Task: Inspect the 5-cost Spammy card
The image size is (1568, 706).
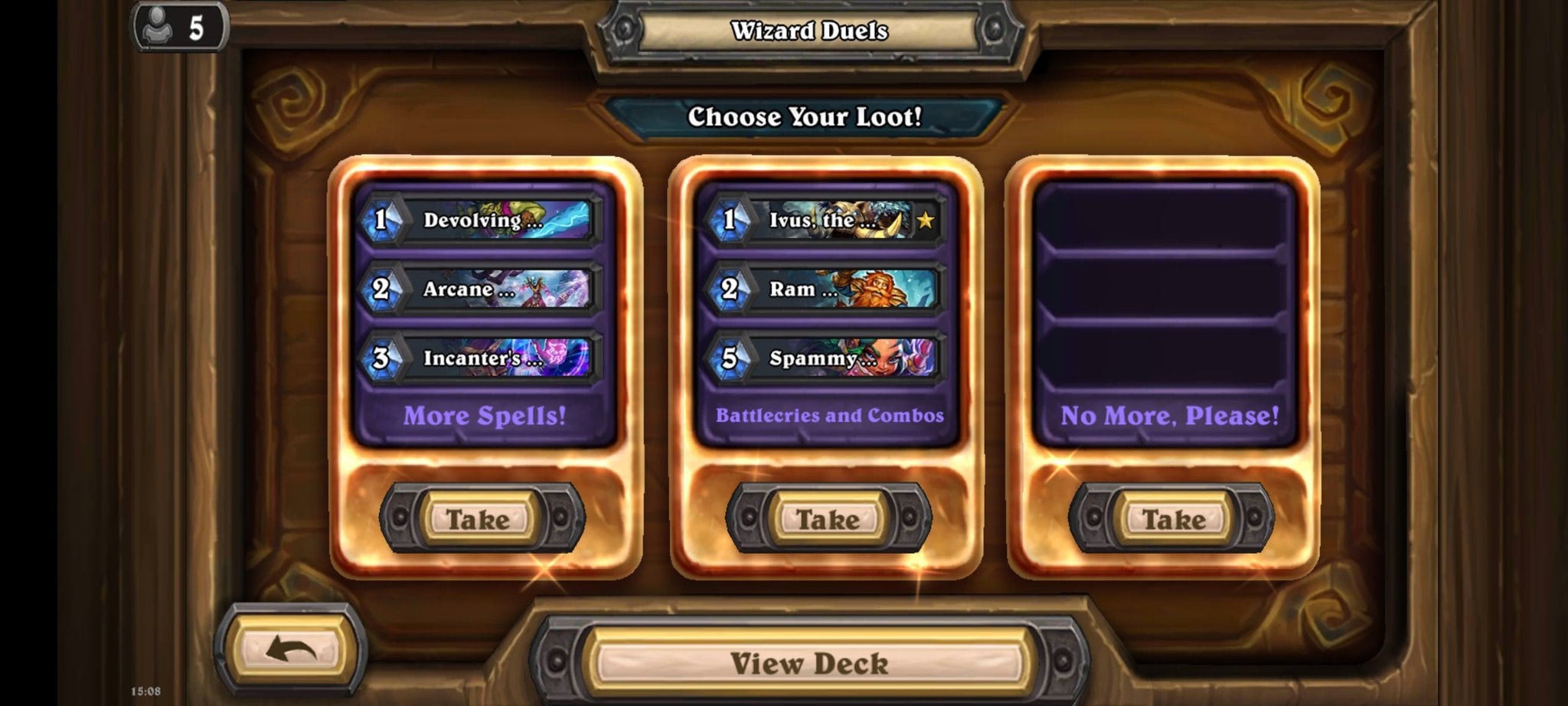Action: coord(825,358)
